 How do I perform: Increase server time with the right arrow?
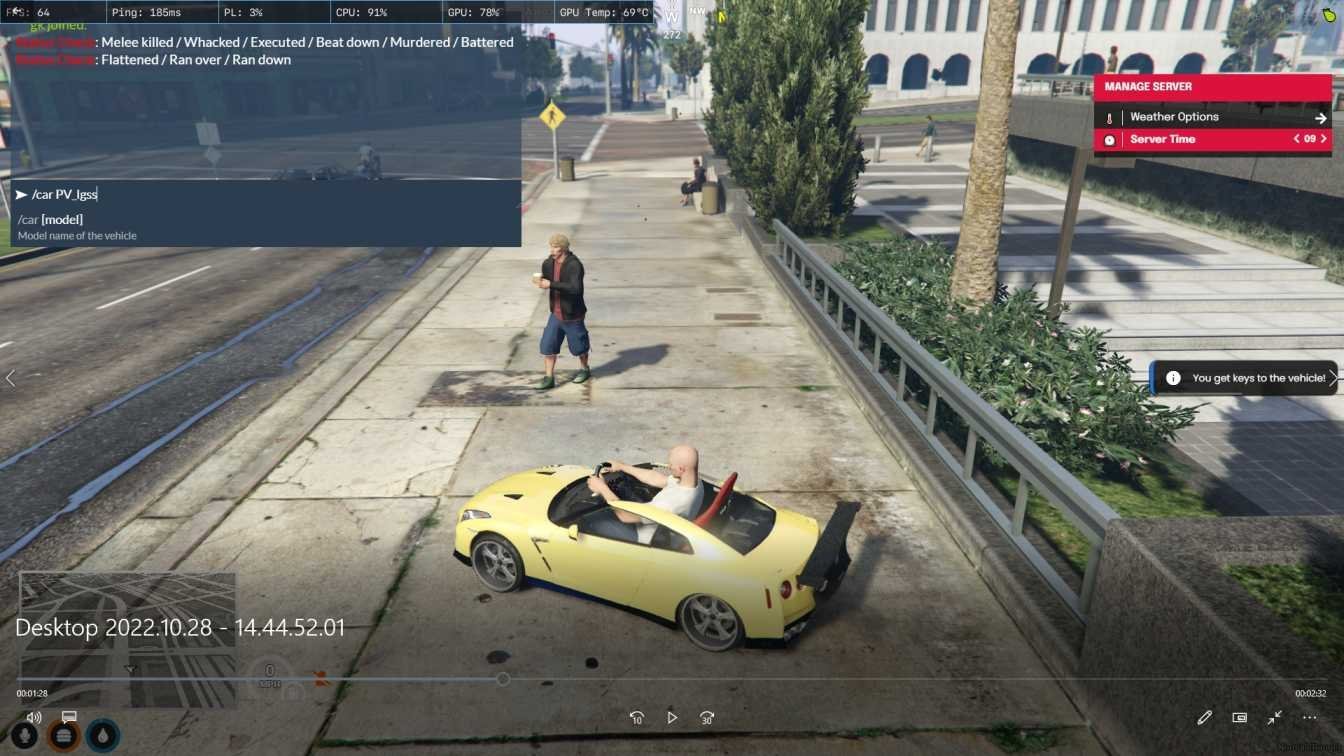click(1324, 139)
